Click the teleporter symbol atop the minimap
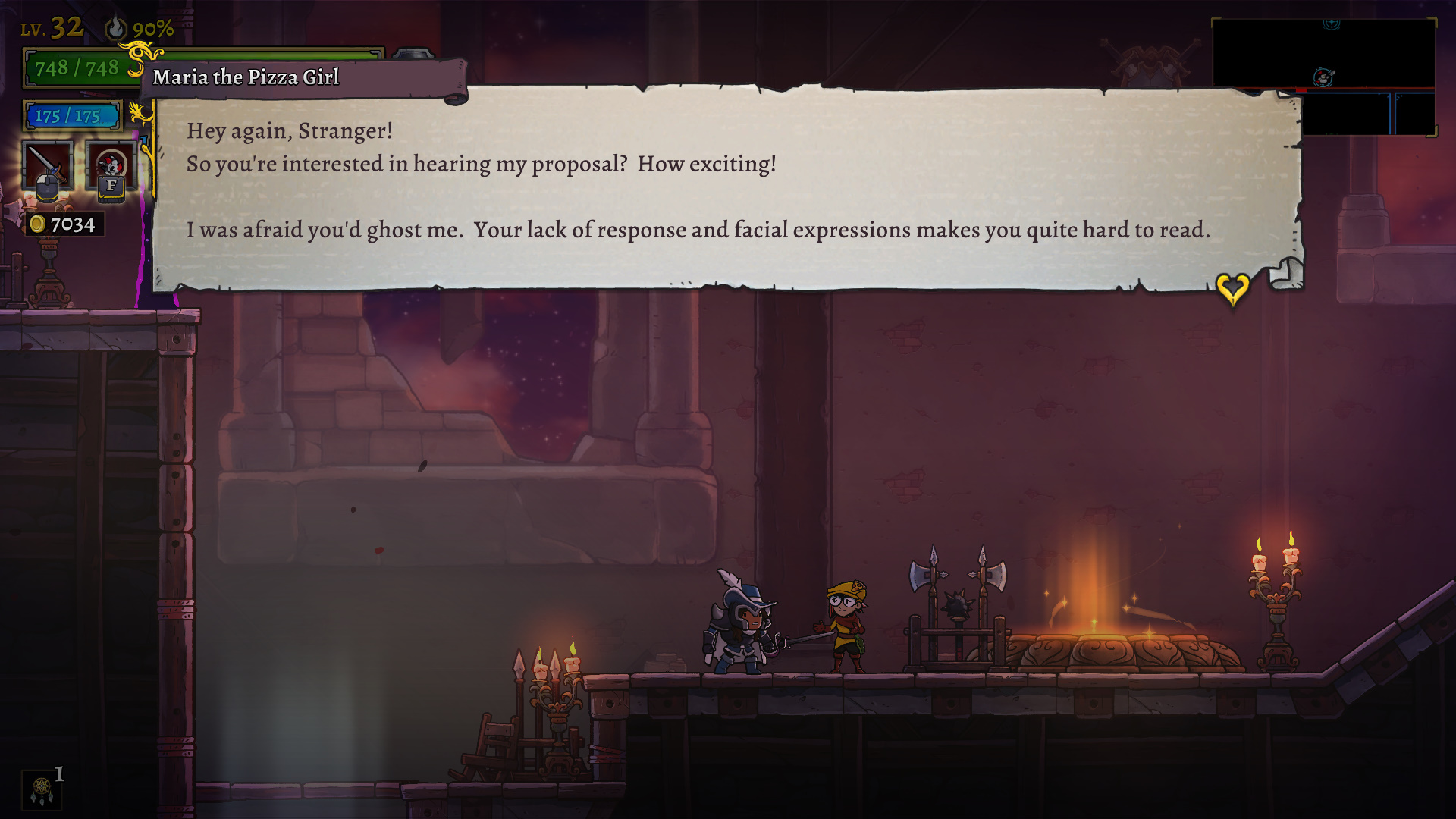The image size is (1456, 819). click(x=1332, y=24)
